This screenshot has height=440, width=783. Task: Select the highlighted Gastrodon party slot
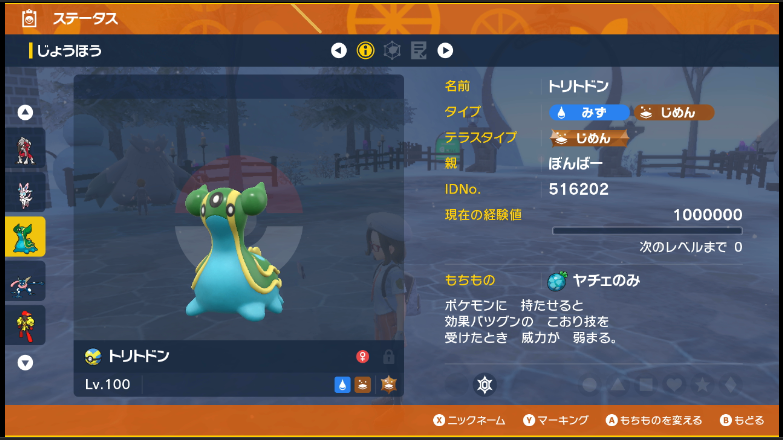25,237
